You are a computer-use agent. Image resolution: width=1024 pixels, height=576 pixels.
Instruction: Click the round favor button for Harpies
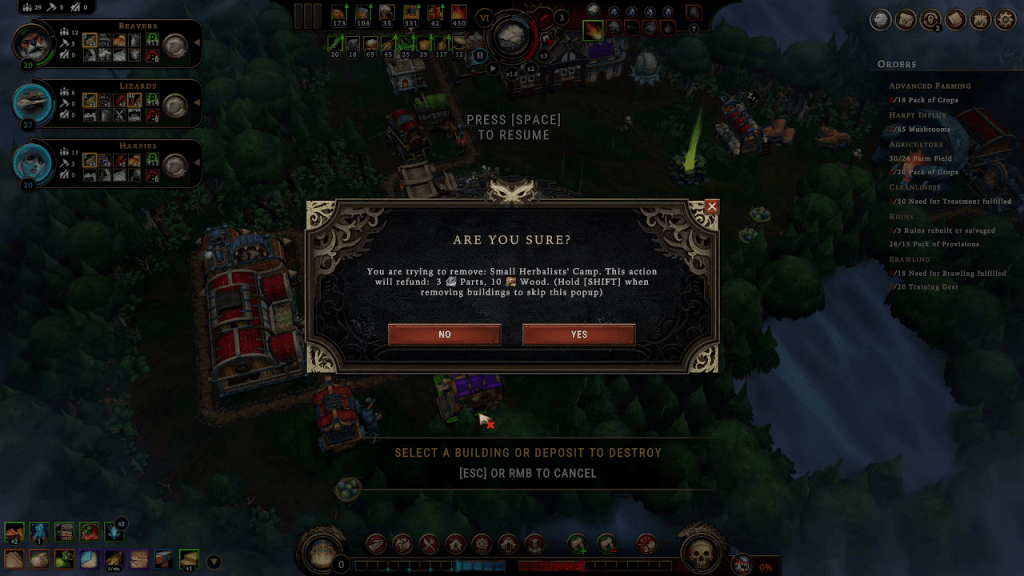[x=175, y=164]
